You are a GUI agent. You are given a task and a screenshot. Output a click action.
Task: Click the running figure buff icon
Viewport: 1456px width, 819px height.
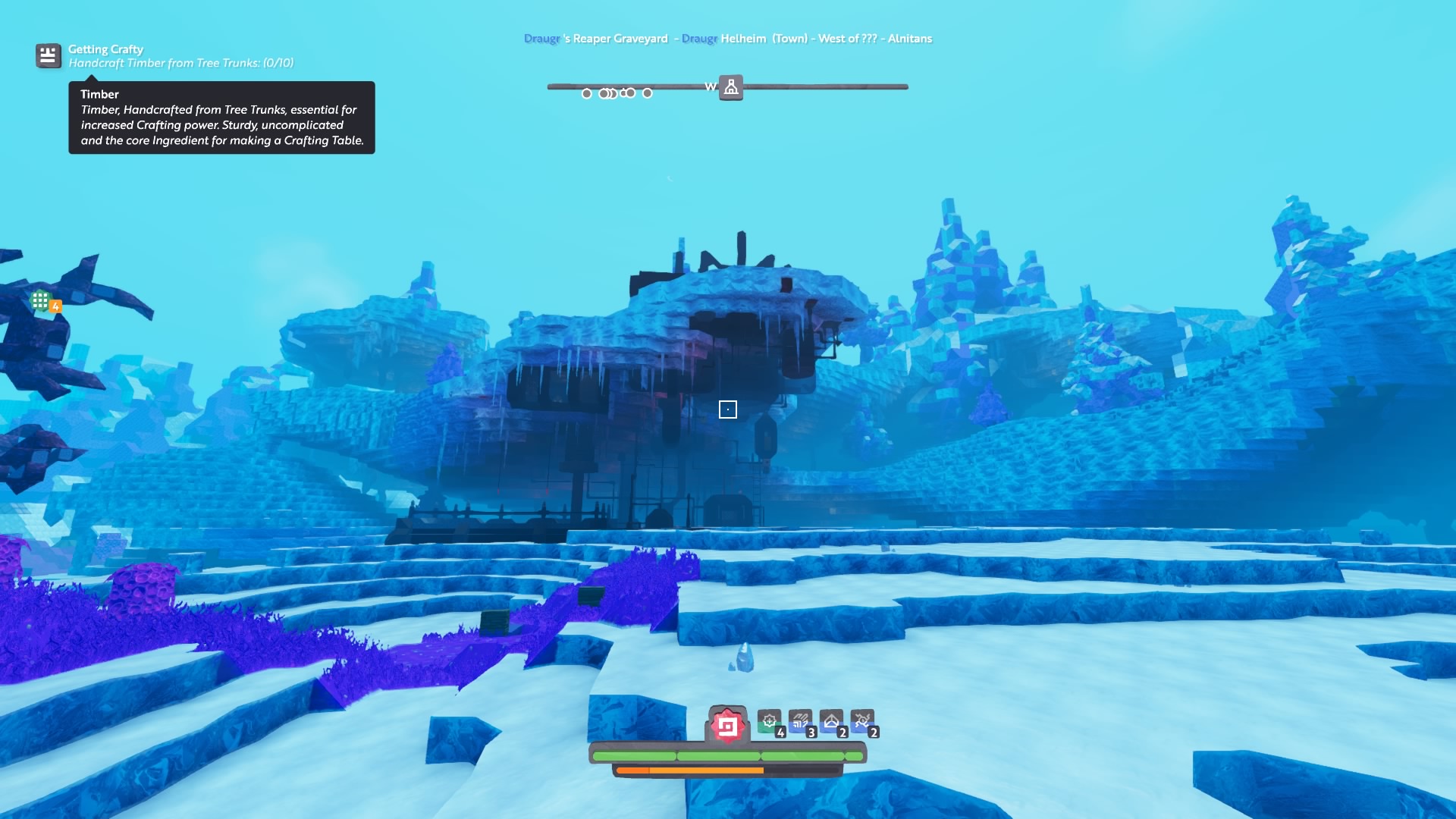click(x=862, y=721)
